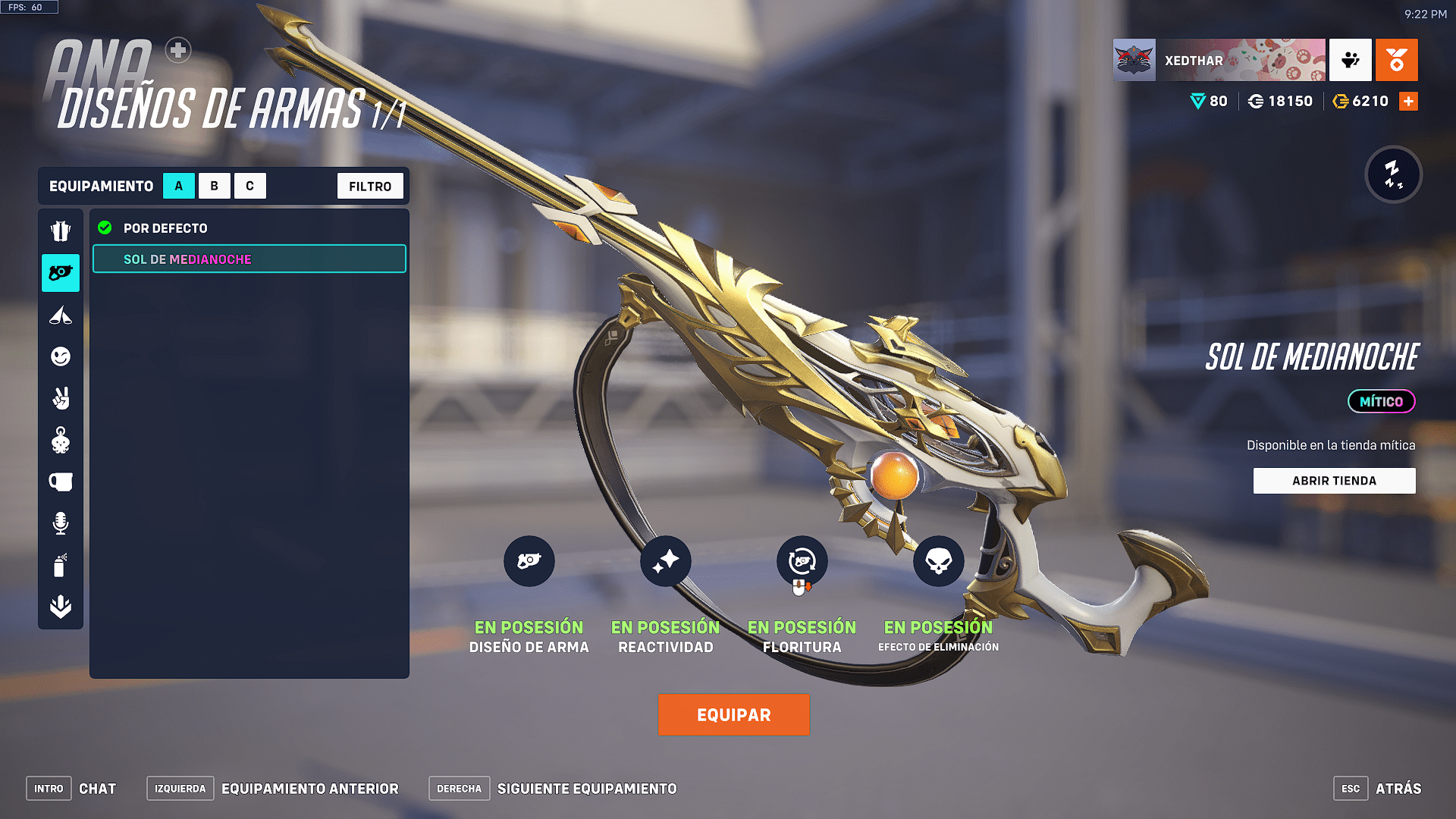The height and width of the screenshot is (819, 1456).
Task: View the Floritura flourish upgrade
Action: 802,561
